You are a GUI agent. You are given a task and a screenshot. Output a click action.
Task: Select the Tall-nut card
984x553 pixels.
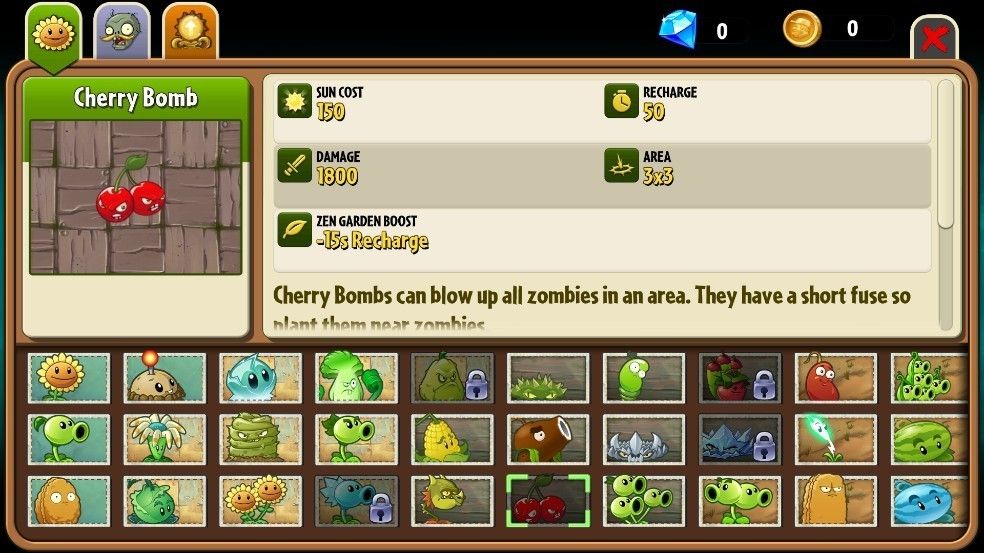pos(836,501)
